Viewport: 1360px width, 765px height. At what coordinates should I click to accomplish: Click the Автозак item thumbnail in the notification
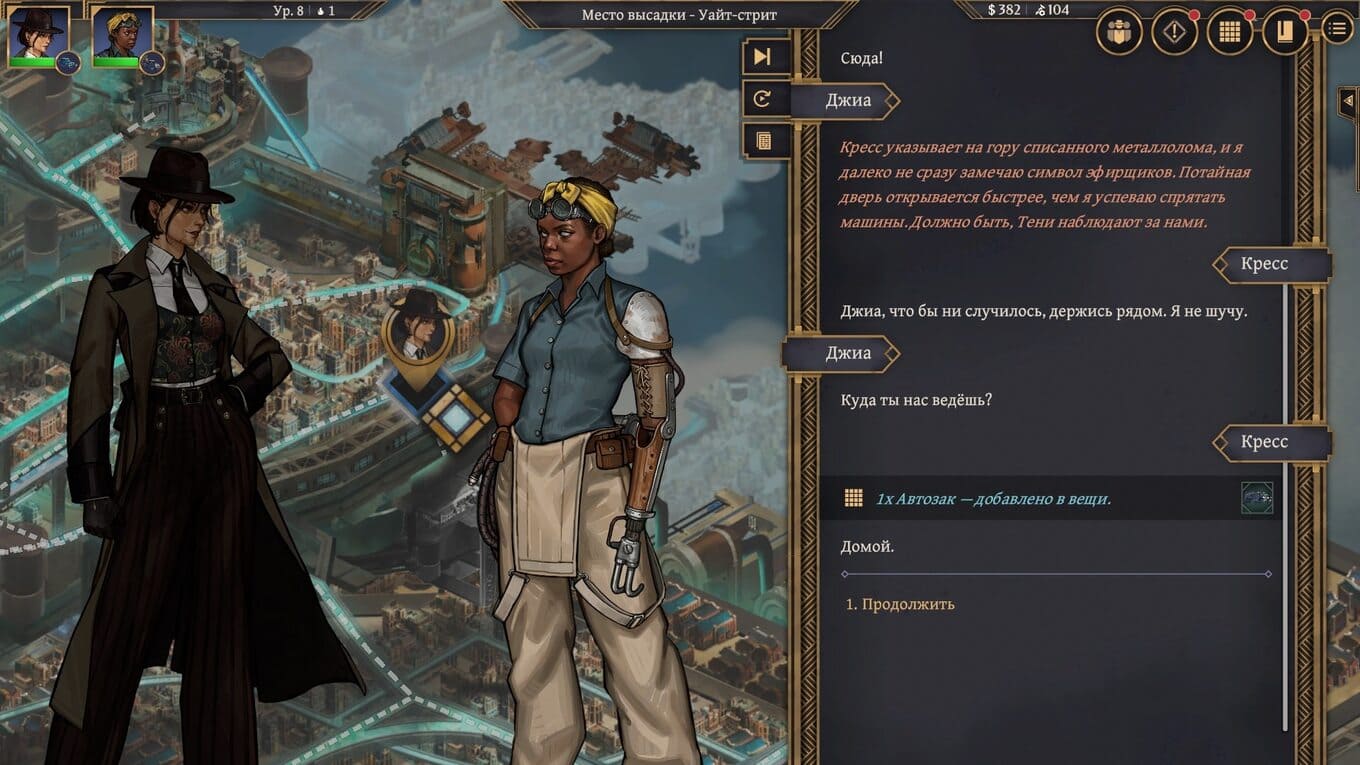1257,498
